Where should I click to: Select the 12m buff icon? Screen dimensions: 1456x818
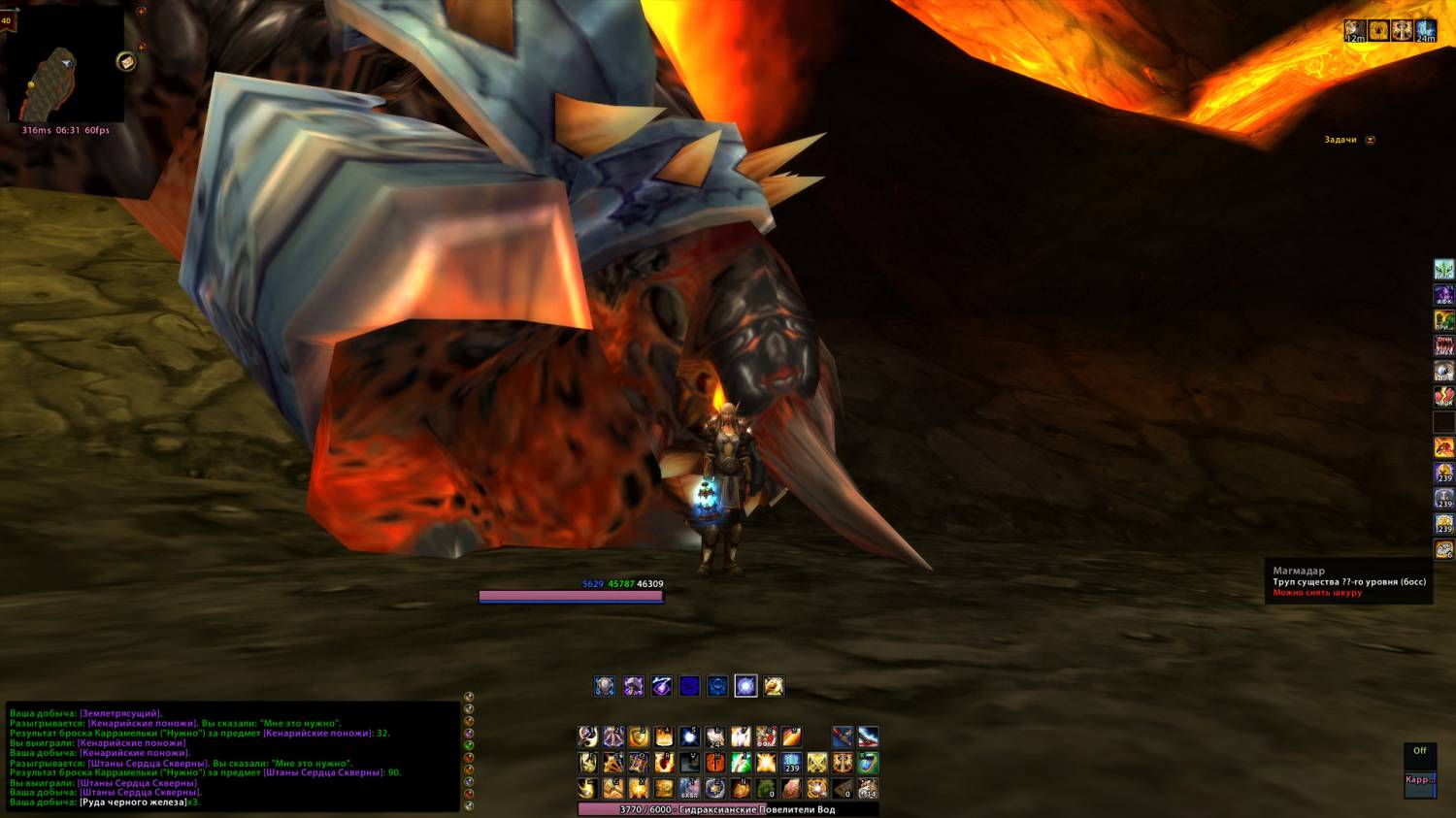point(1355,30)
